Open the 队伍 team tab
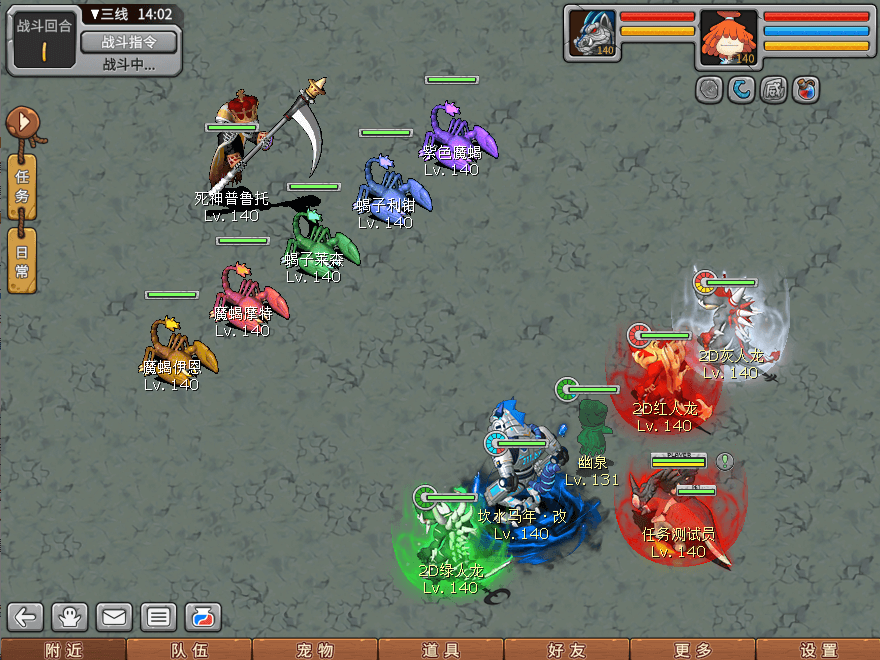This screenshot has width=880, height=660. pyautogui.click(x=188, y=650)
